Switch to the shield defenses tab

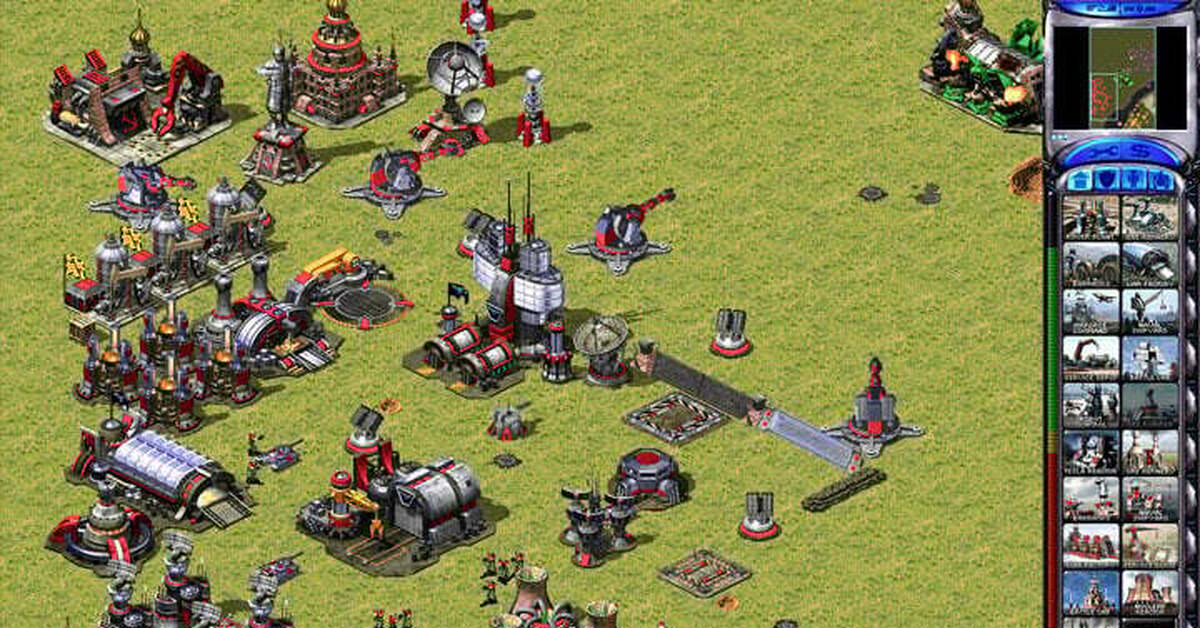click(x=1106, y=180)
